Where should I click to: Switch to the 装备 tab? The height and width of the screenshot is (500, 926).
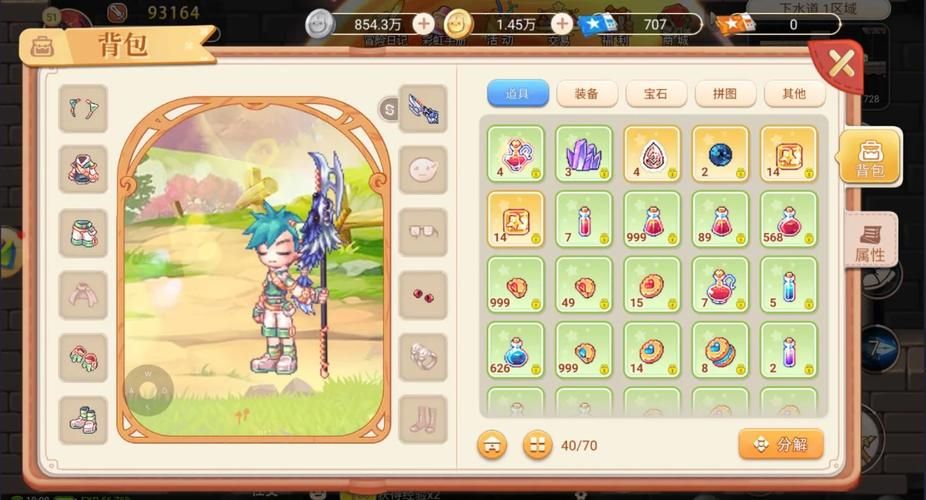click(x=586, y=94)
